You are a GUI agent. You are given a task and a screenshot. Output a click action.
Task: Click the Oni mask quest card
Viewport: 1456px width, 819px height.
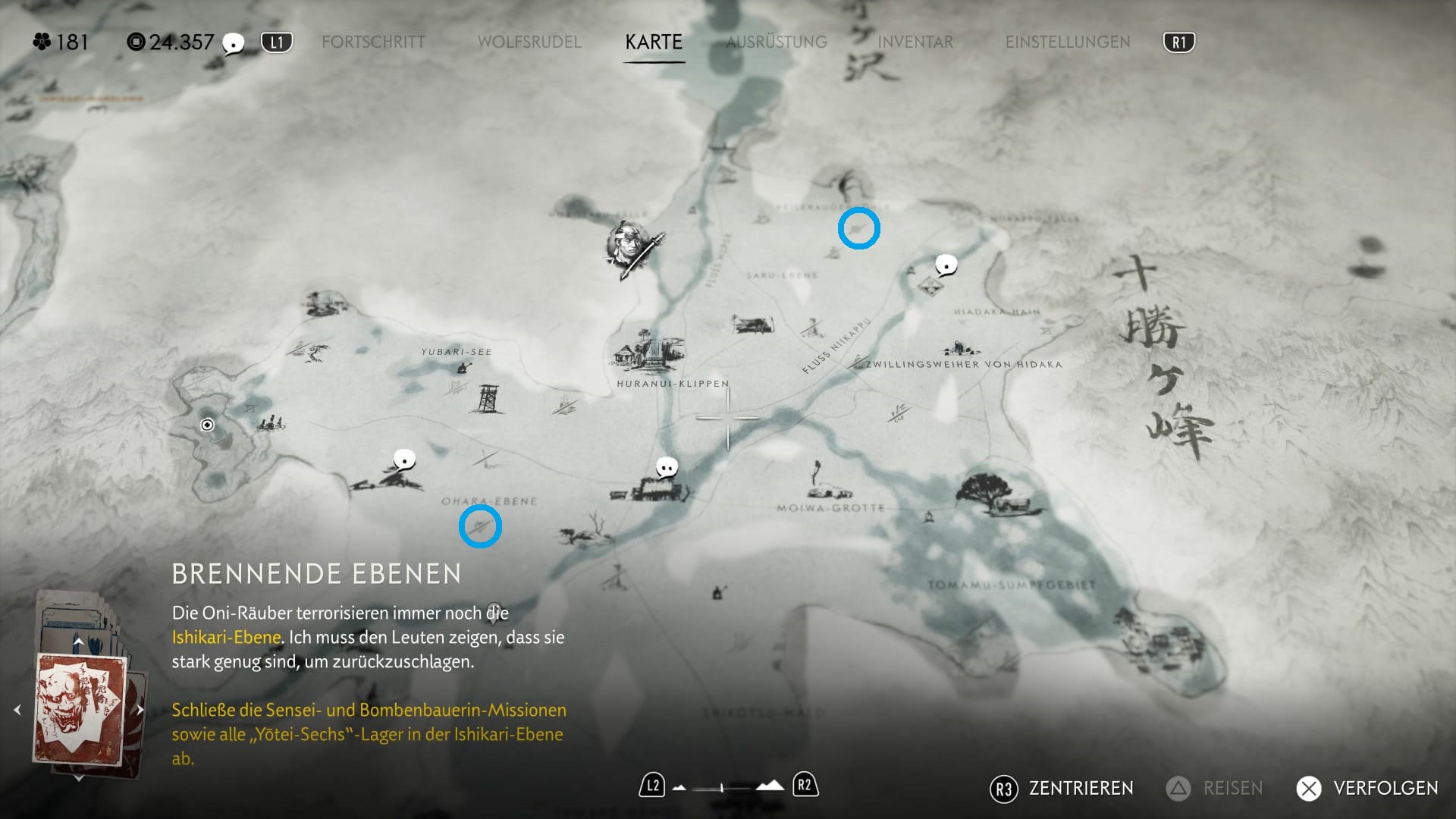pos(80,711)
